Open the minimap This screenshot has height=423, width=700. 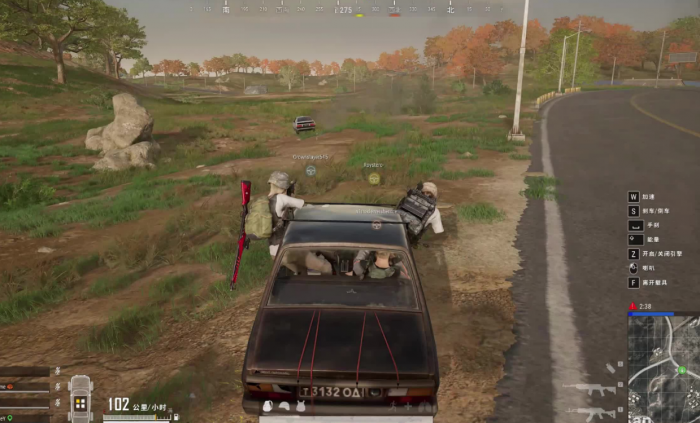pos(663,367)
